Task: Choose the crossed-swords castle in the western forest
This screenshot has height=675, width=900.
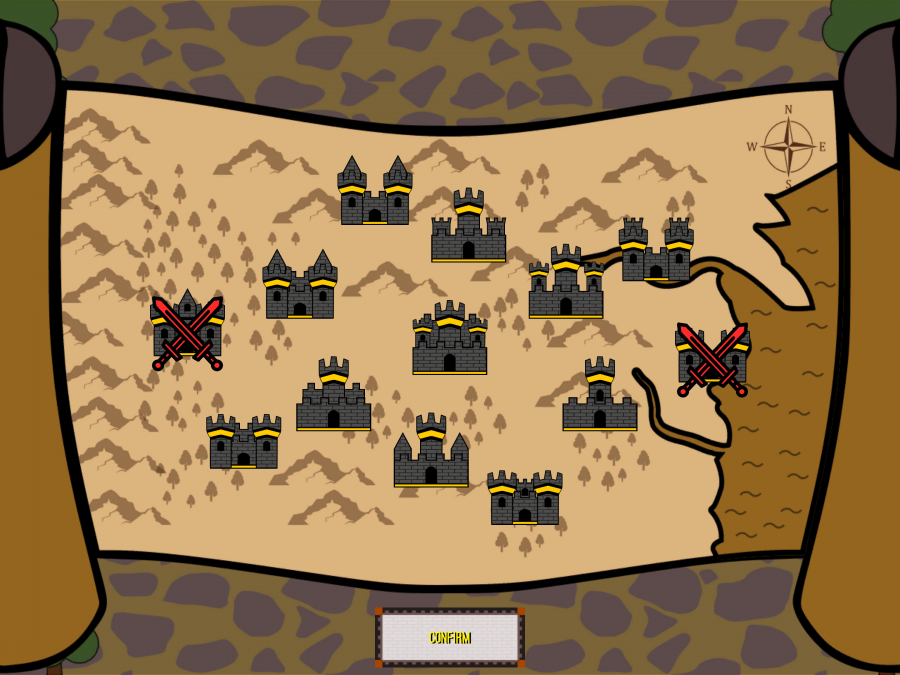Action: coord(187,331)
